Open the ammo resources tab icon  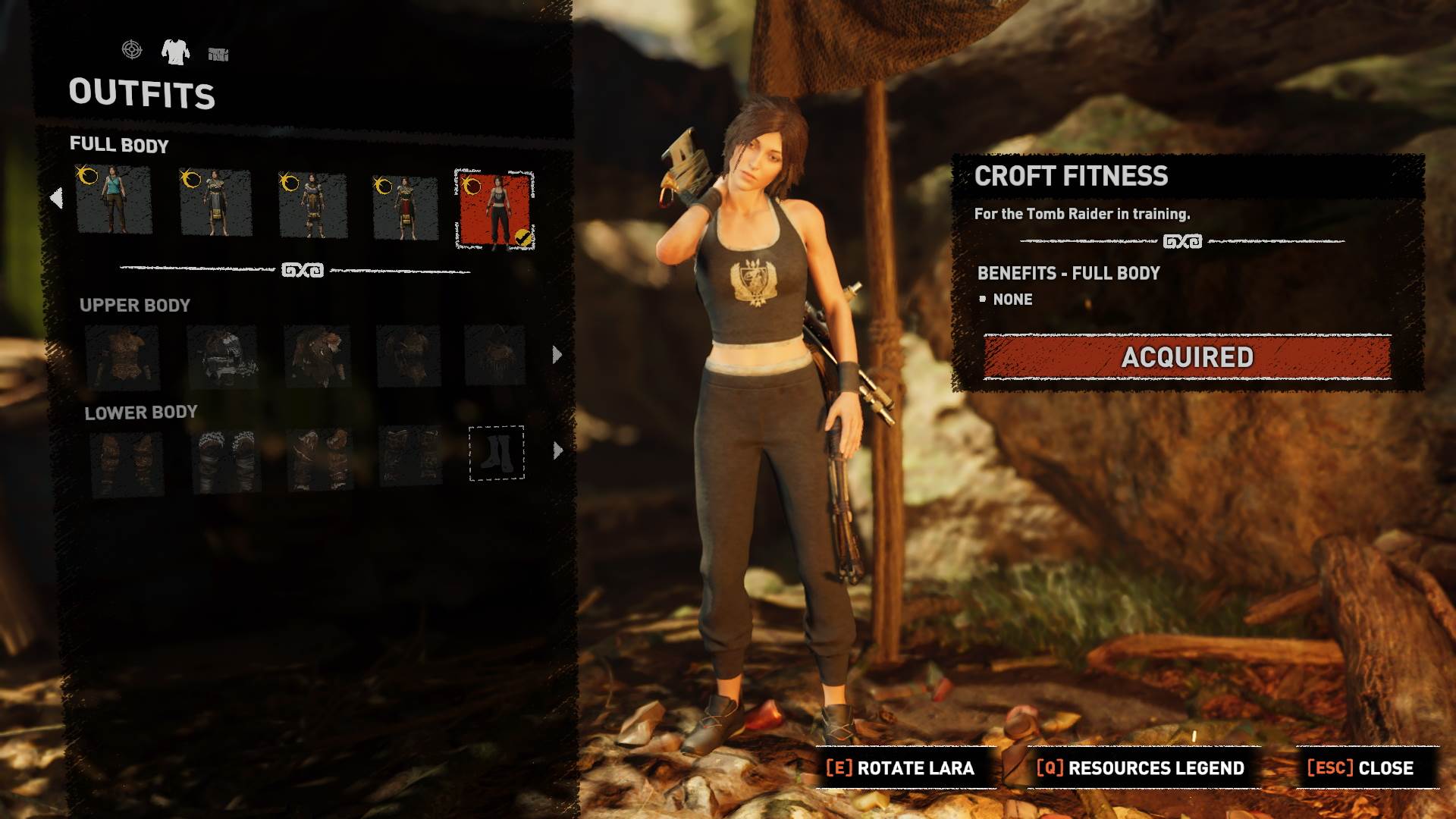220,53
